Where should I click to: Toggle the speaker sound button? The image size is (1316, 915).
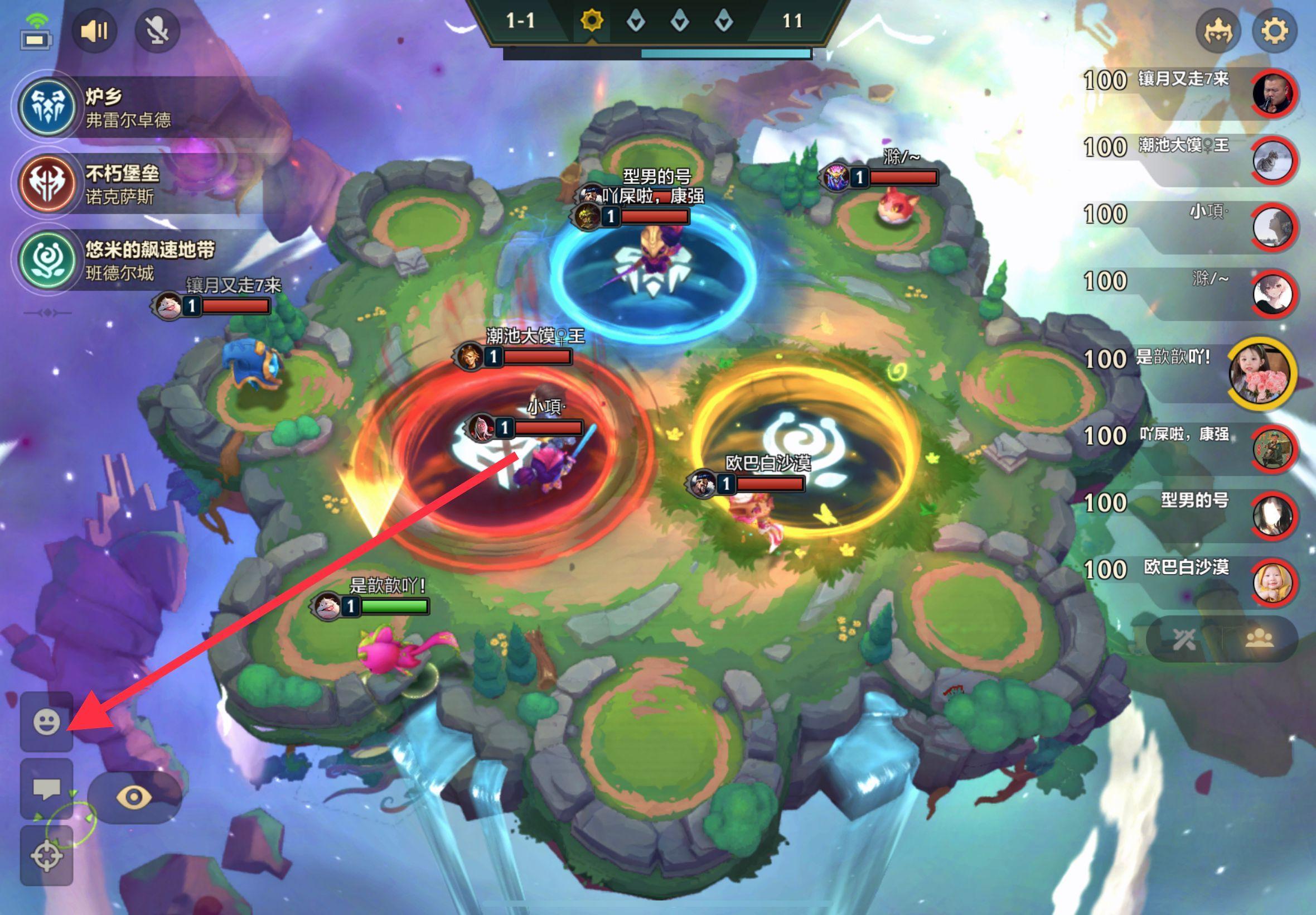[94, 31]
